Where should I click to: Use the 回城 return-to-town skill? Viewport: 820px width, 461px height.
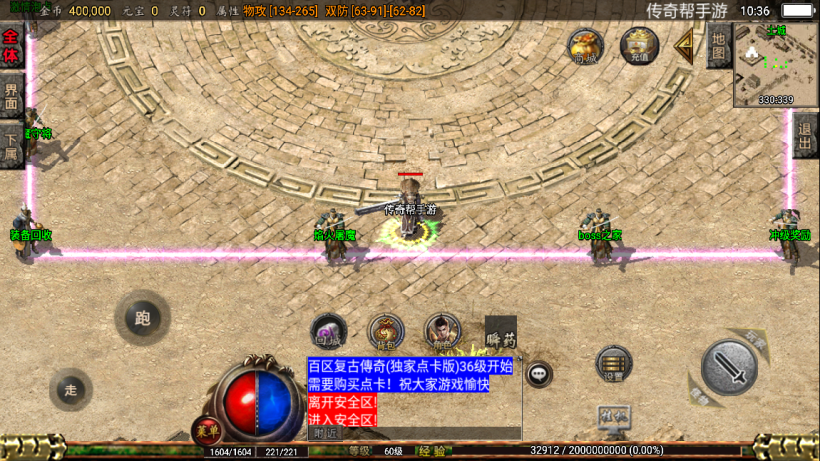pos(328,332)
